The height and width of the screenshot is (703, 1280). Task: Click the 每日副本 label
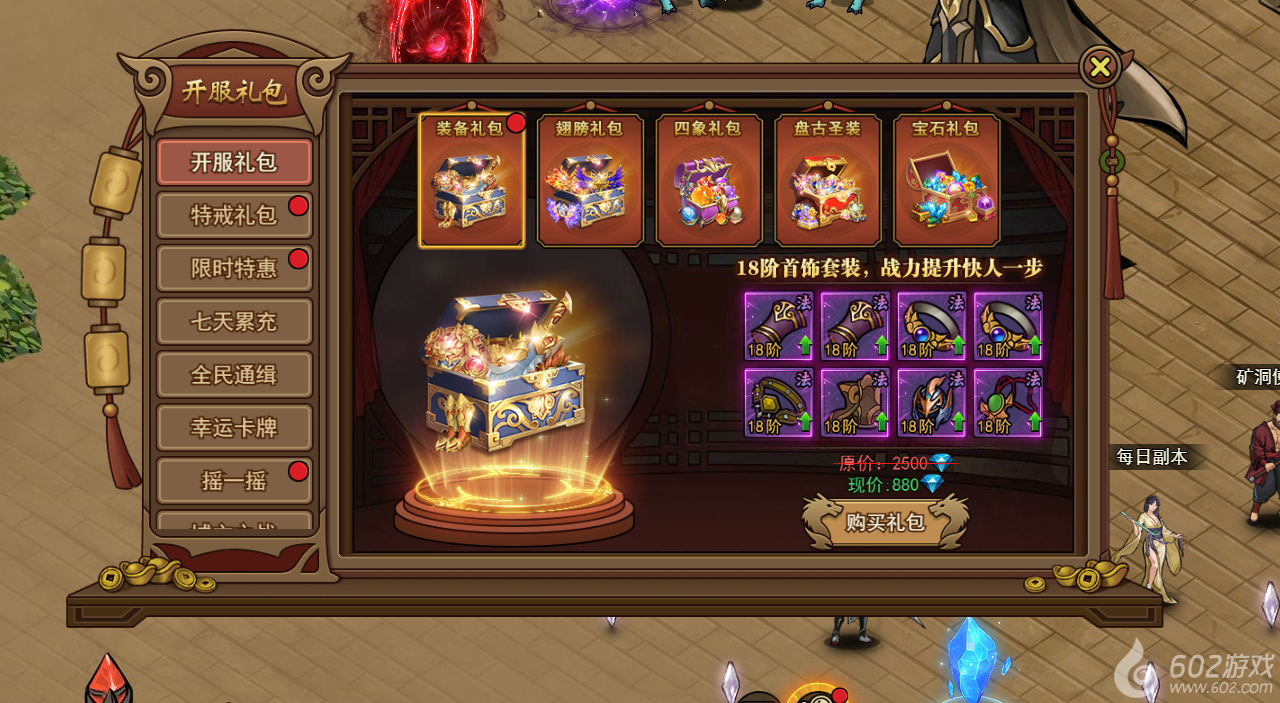1152,457
